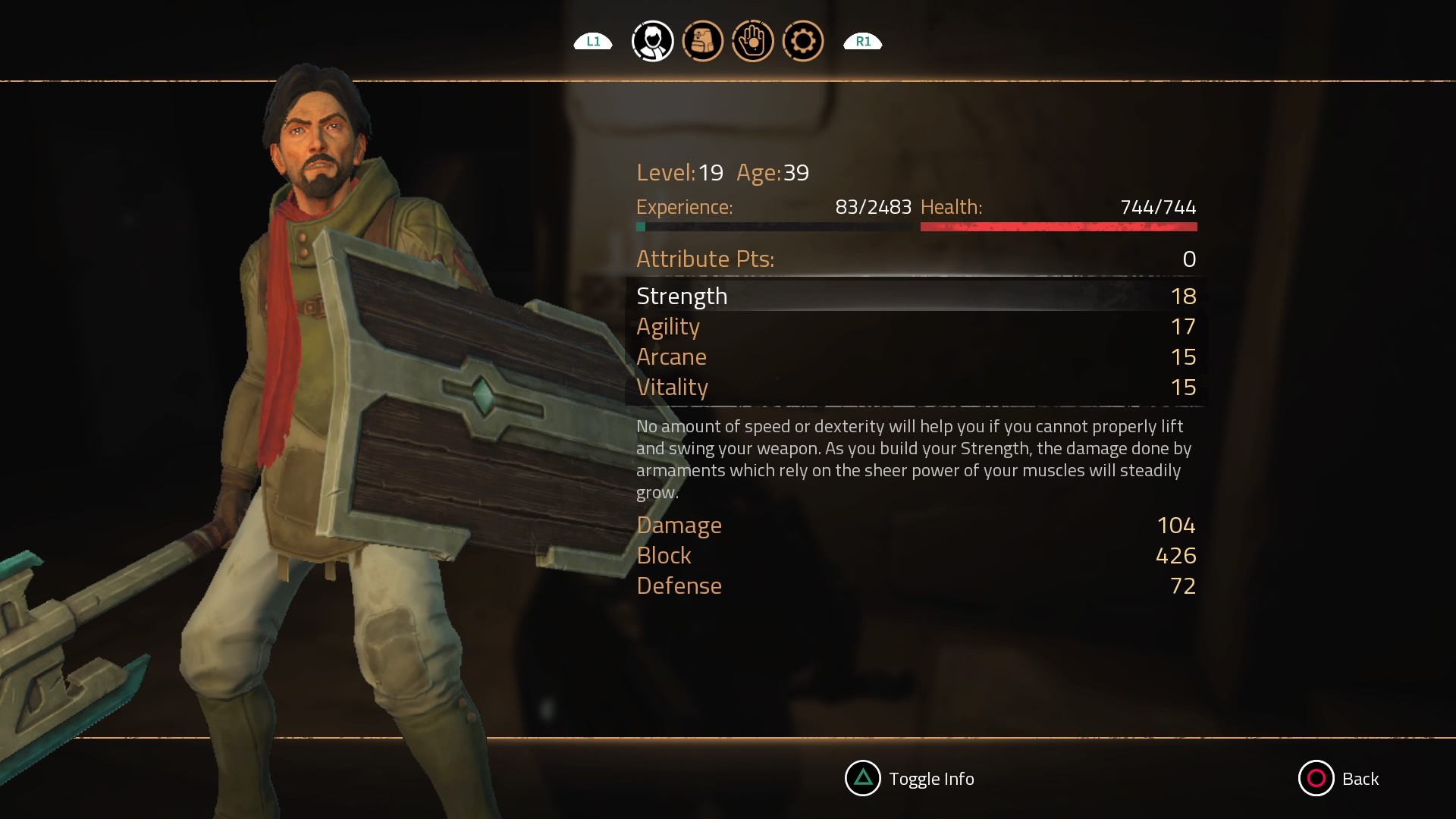Toggle additional info display
The width and height of the screenshot is (1456, 819).
tap(909, 779)
